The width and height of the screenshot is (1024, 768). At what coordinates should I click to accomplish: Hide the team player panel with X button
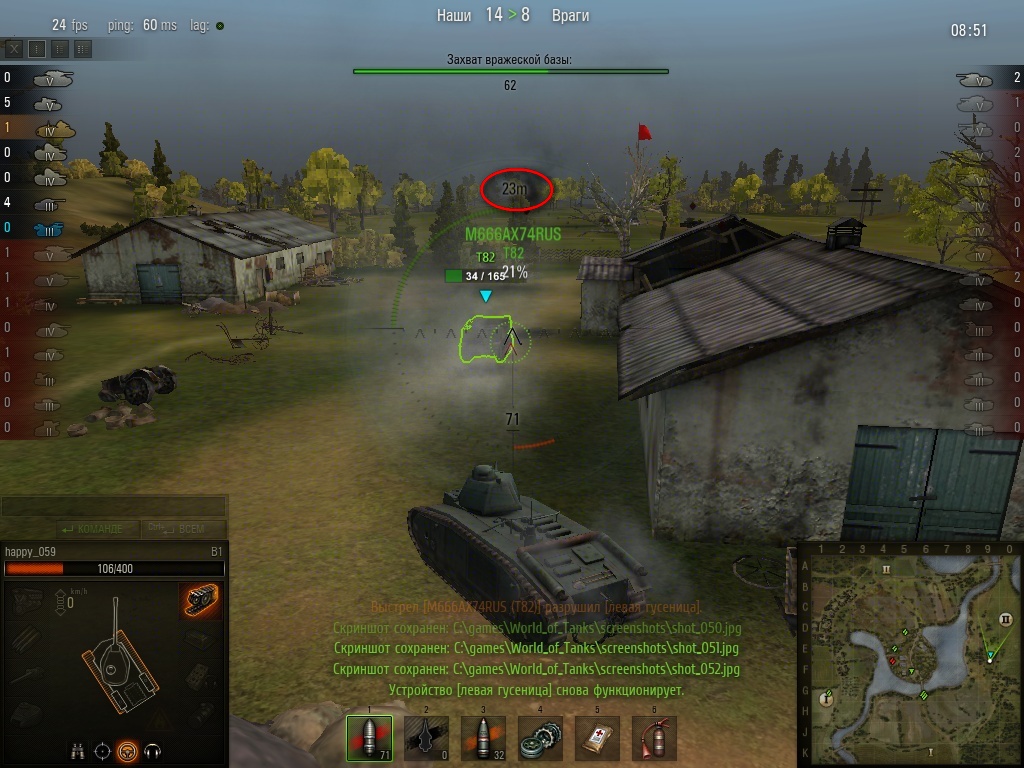pos(14,48)
